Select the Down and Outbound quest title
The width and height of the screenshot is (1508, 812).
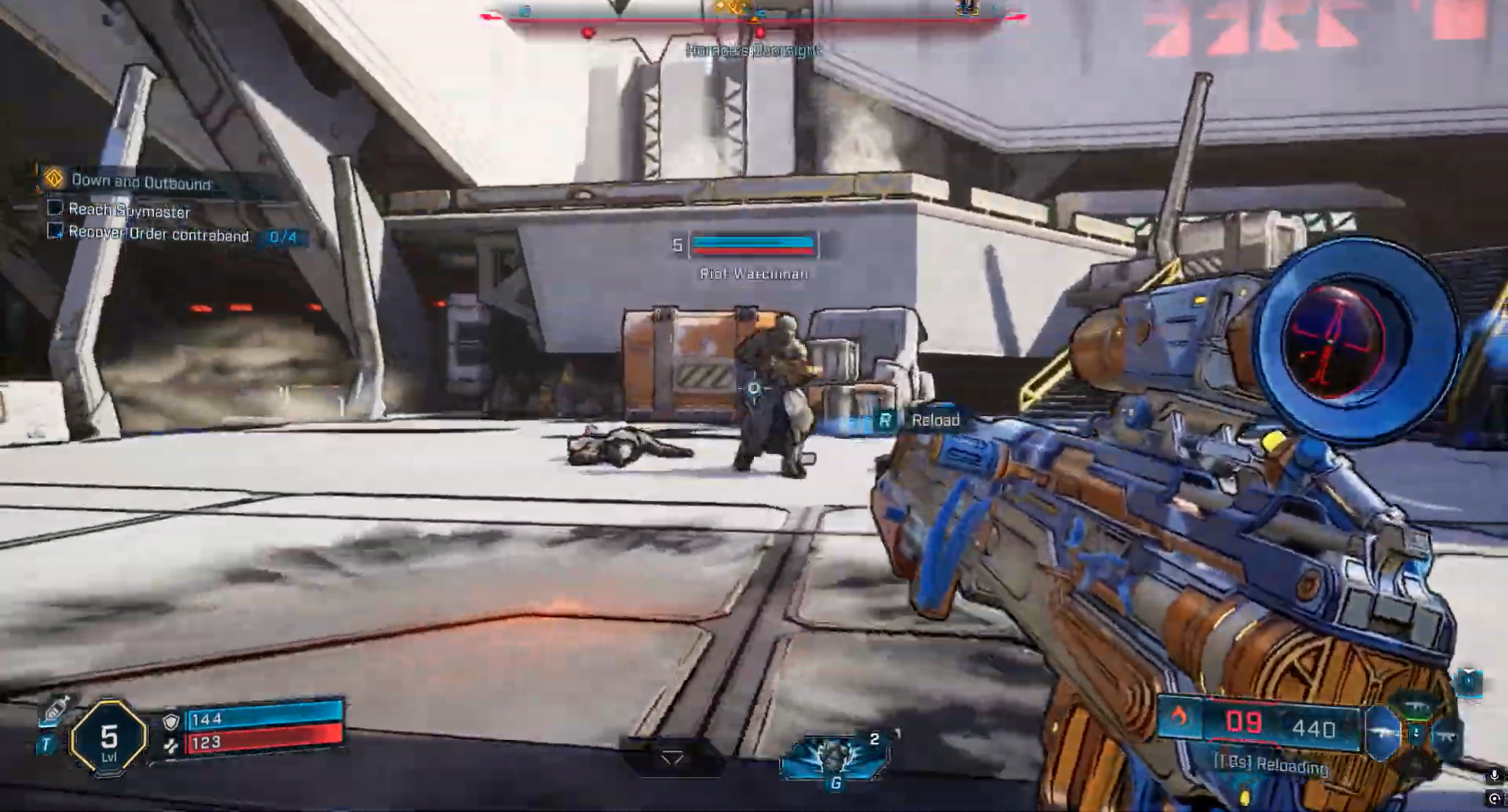[141, 181]
